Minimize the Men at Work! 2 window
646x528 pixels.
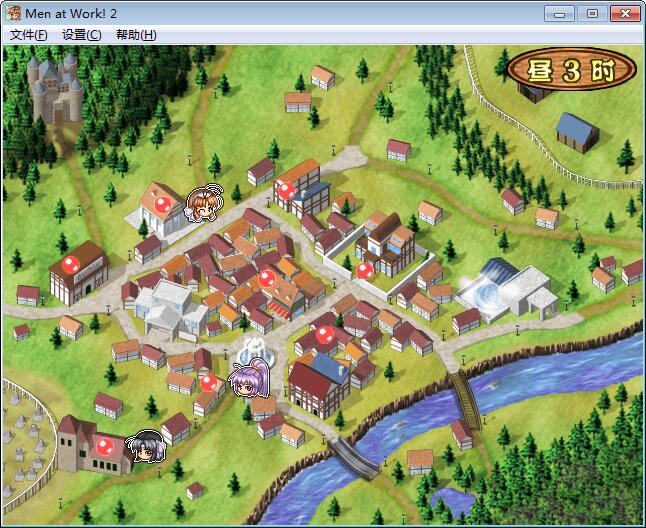[561, 13]
